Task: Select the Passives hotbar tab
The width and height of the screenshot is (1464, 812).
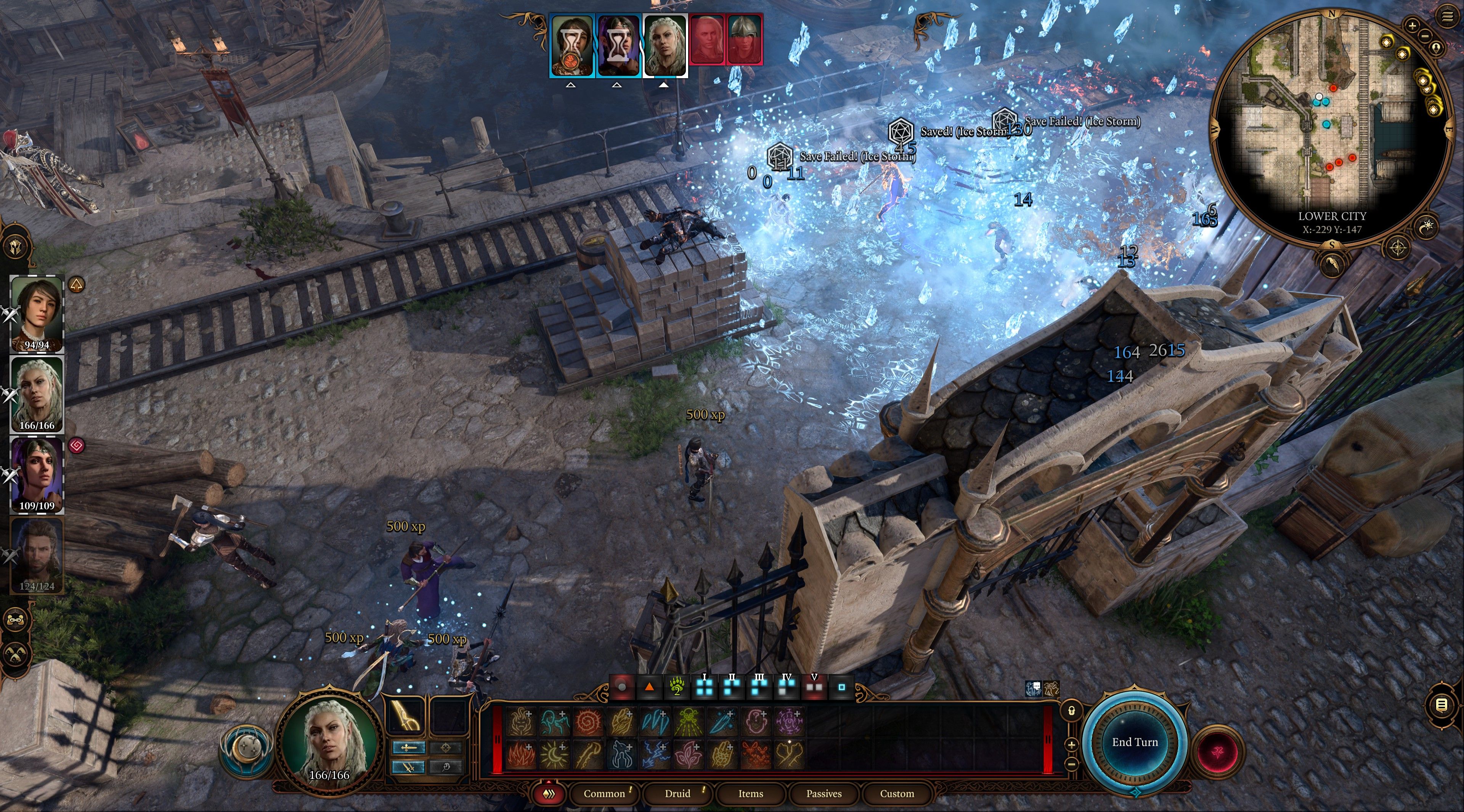Action: (x=823, y=793)
